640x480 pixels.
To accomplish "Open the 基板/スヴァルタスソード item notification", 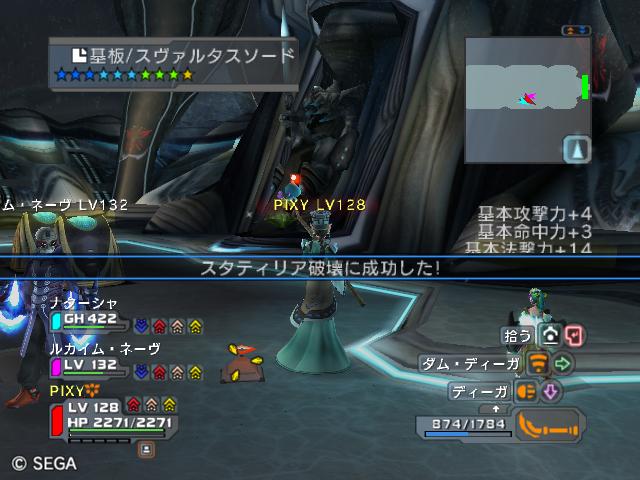I will tap(174, 63).
